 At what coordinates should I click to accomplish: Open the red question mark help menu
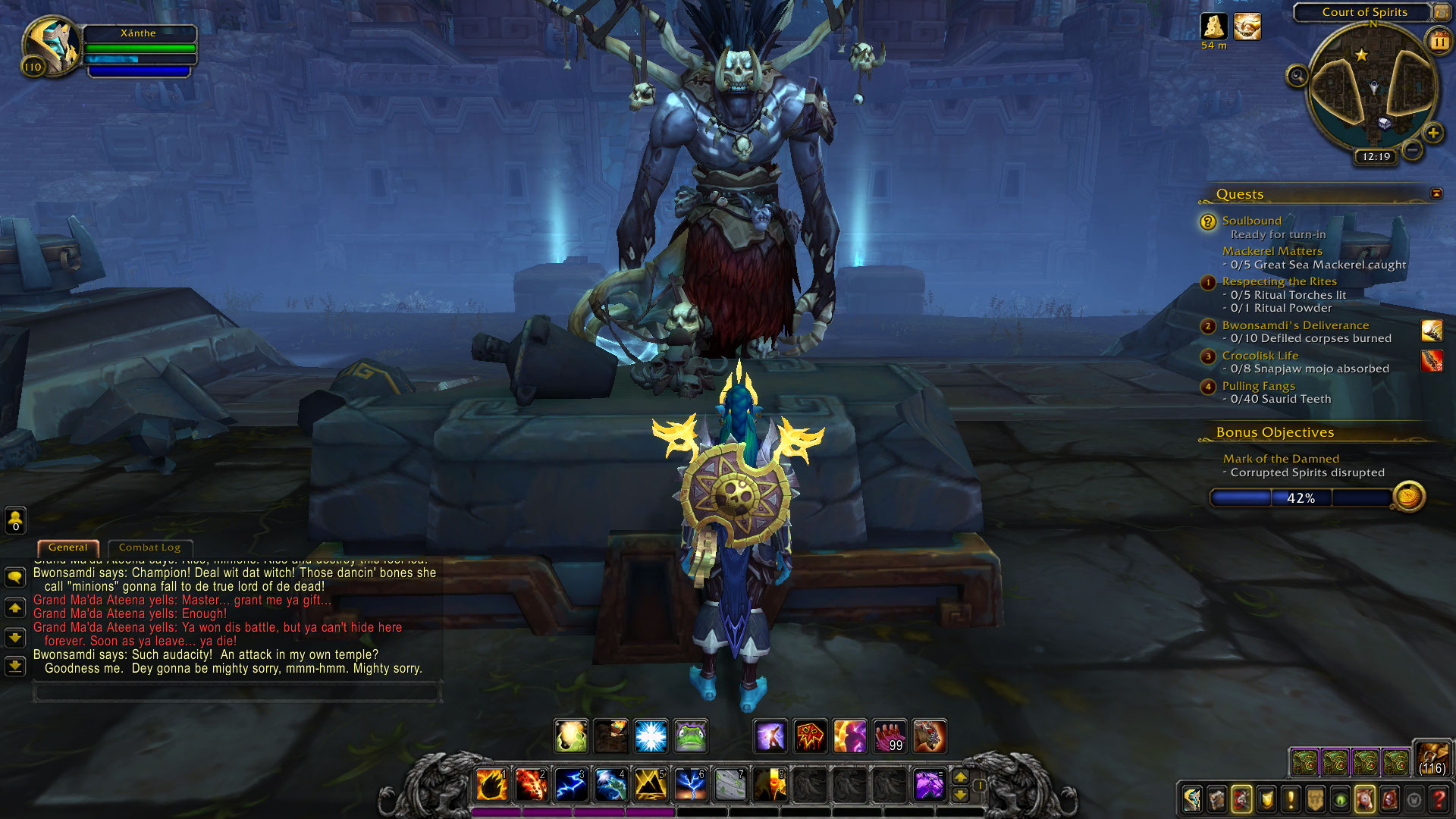(1438, 799)
